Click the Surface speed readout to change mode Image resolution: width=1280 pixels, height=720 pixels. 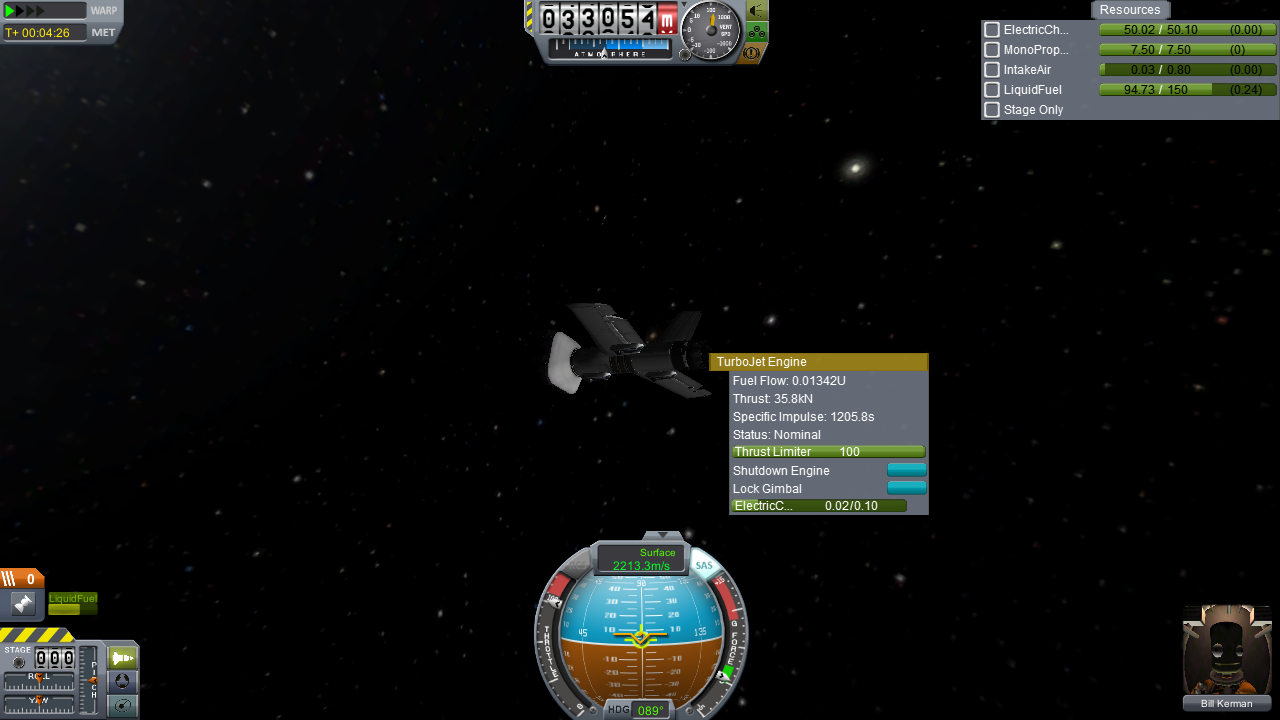(x=641, y=559)
